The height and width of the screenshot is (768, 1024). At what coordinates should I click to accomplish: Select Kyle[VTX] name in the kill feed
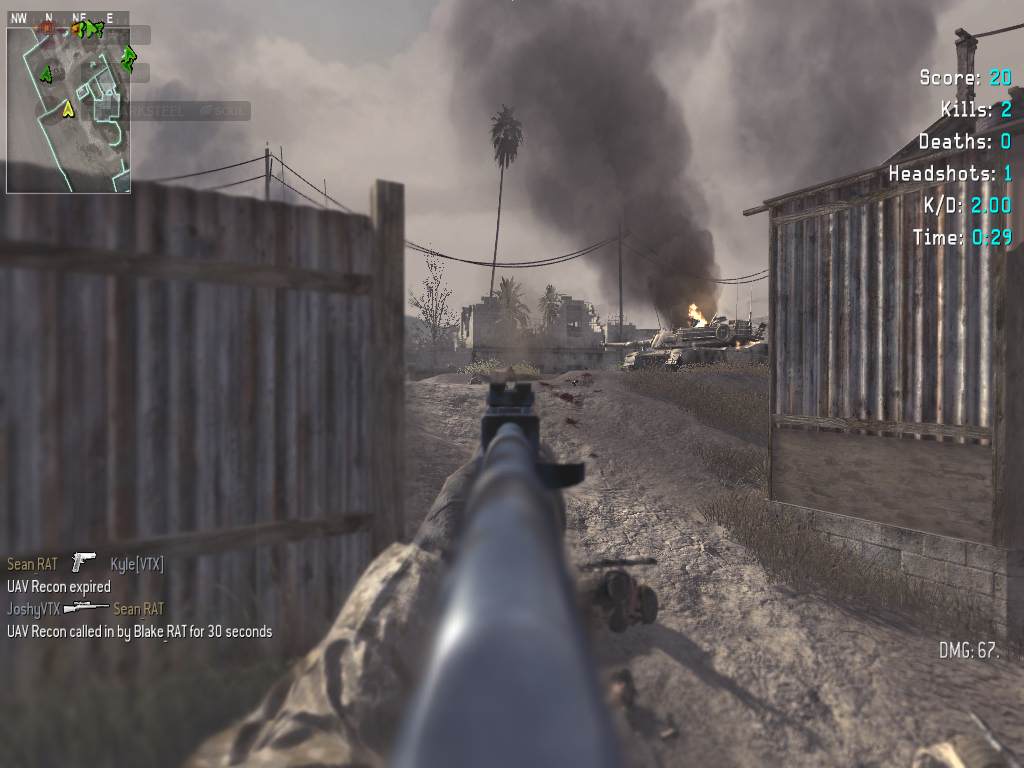coord(136,564)
